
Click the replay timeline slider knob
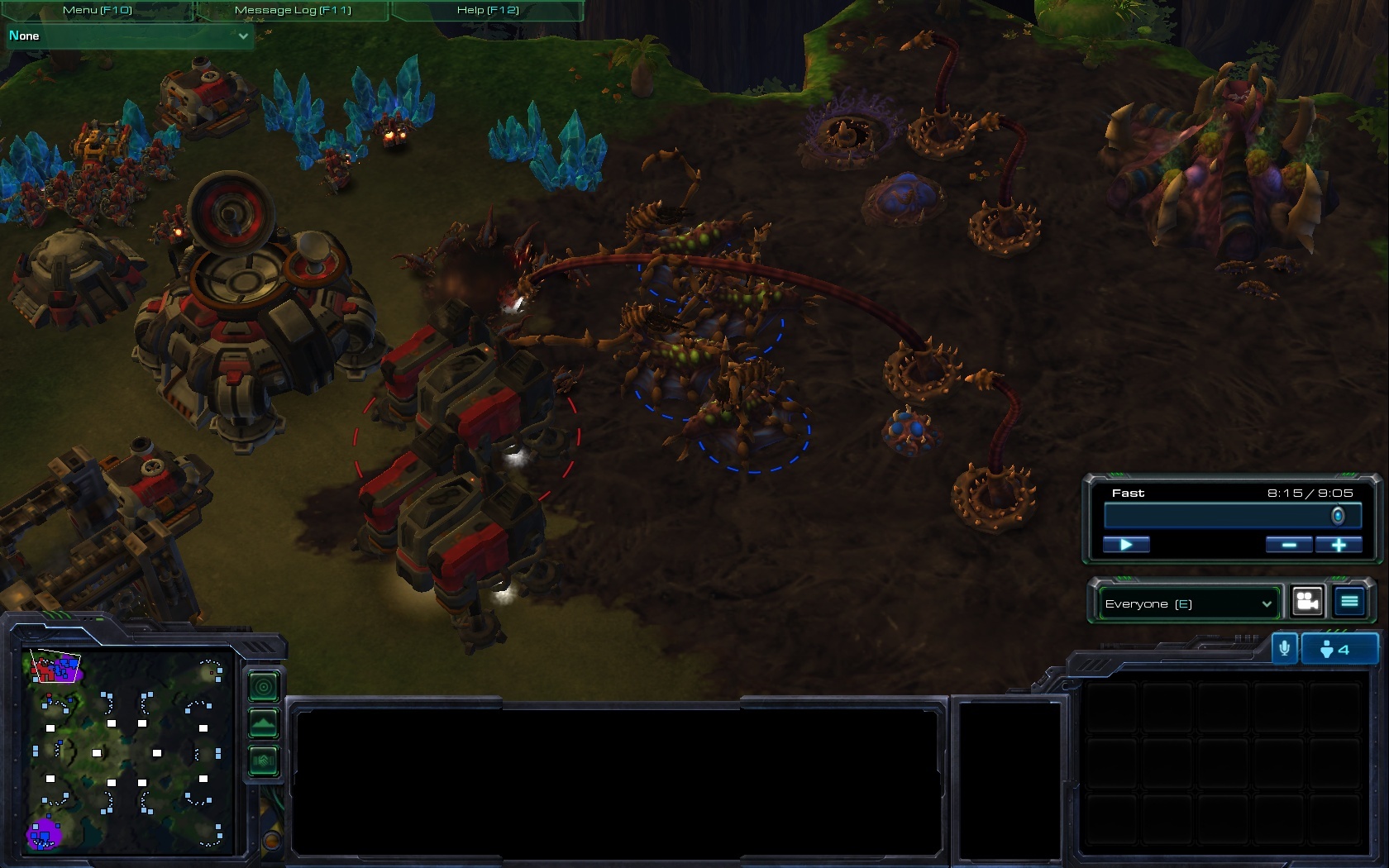pos(1338,516)
